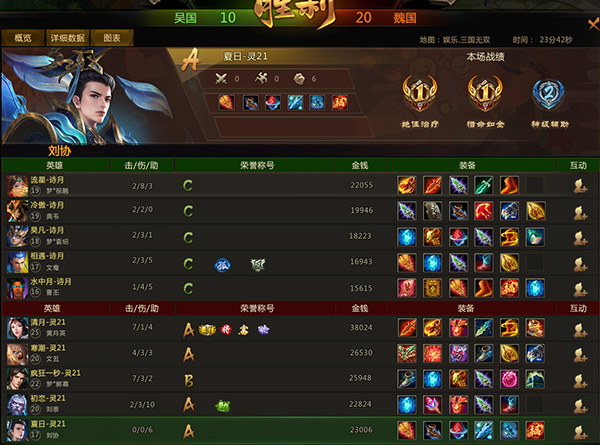Click the 互动 interact icon for 流星-诗月
Screen dimensions: 600x445
579,185
